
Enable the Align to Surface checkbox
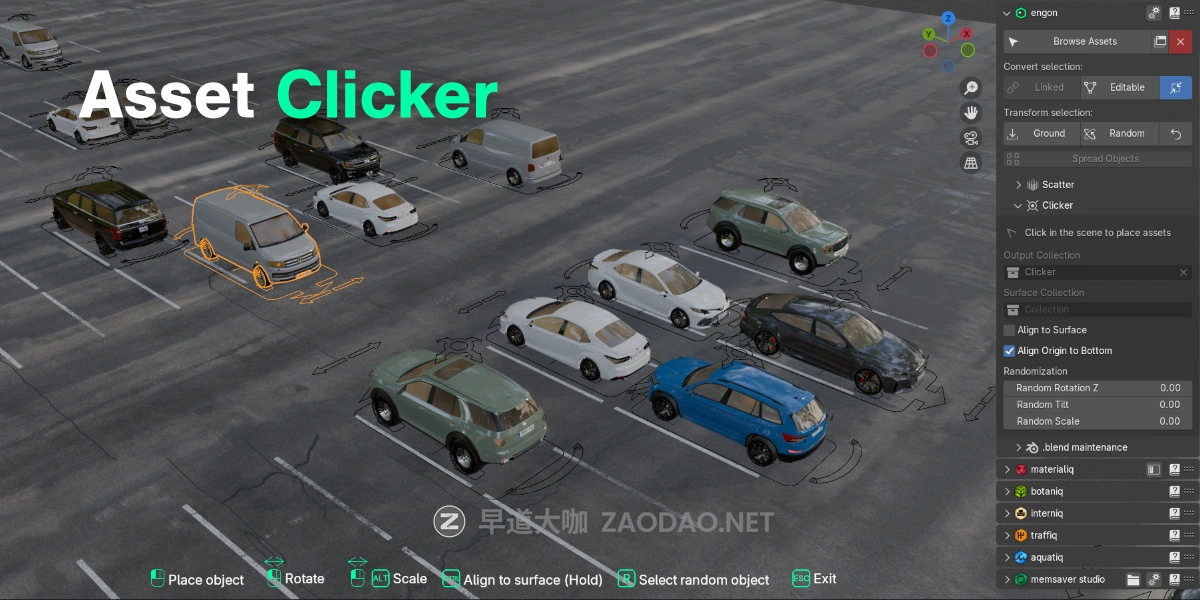(x=1010, y=330)
